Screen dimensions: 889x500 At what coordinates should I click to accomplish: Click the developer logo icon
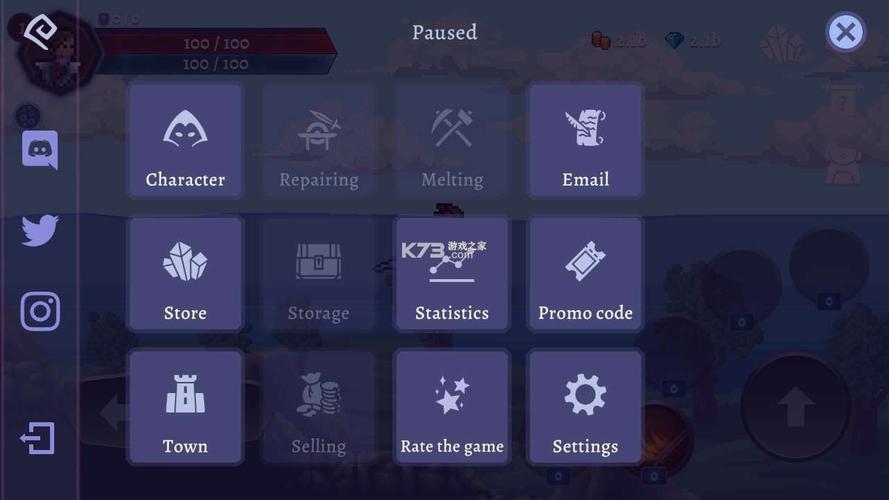[39, 31]
